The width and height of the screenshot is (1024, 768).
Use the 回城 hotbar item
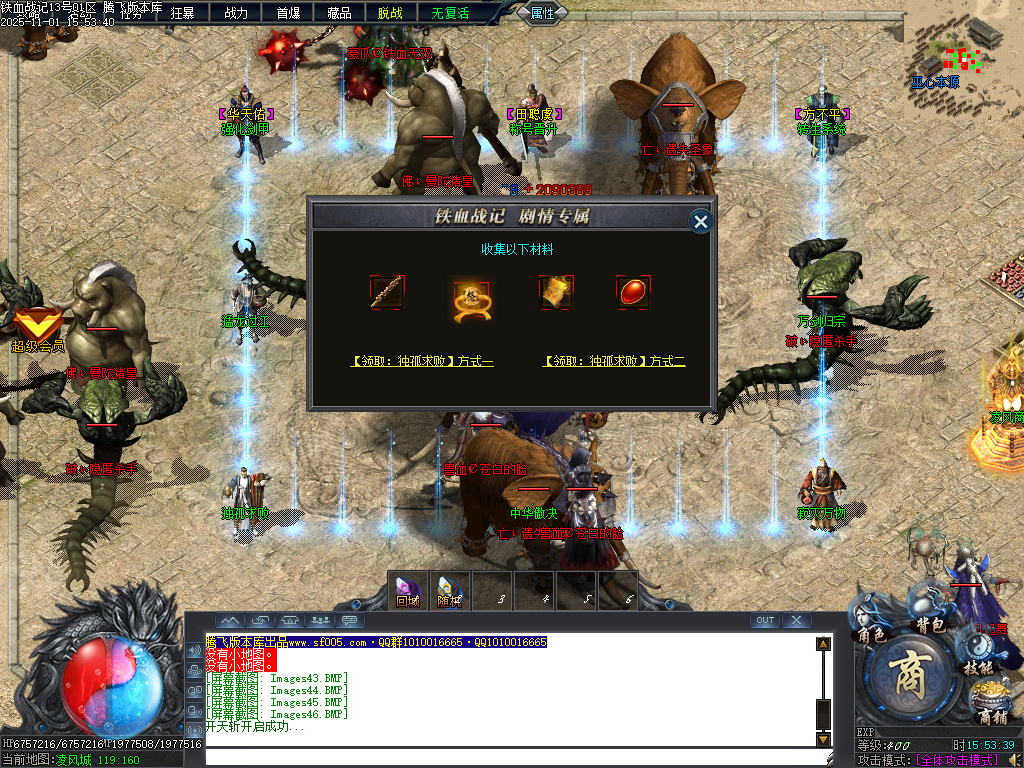[x=407, y=590]
